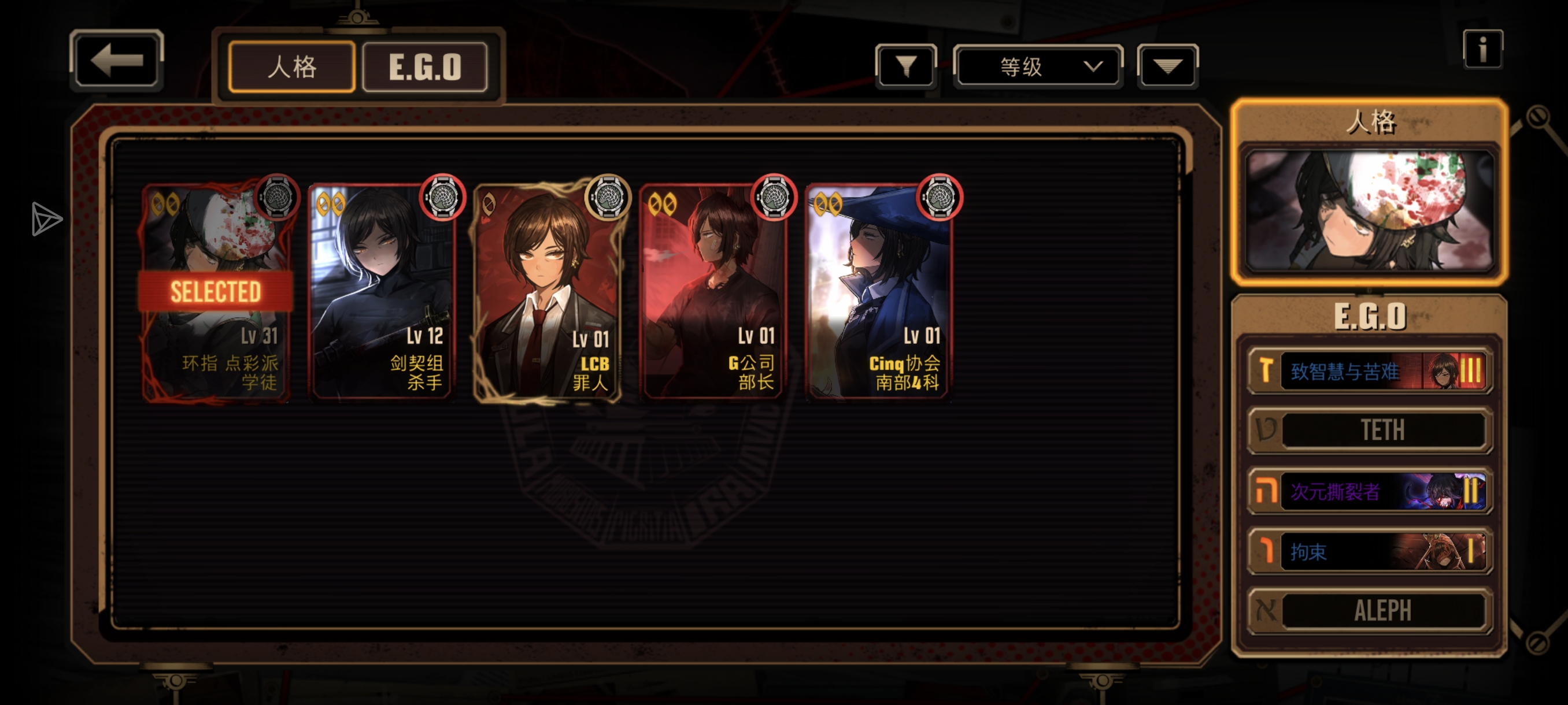Toggle the sort order triangle button
This screenshot has height=705, width=1568.
coord(1167,66)
